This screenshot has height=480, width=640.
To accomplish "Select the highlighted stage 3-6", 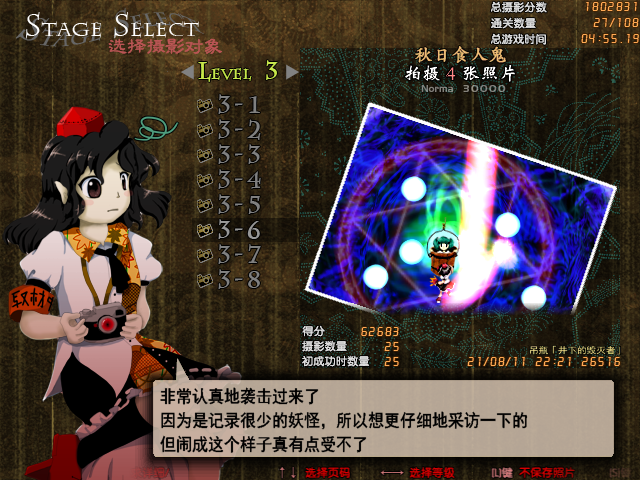I will tap(237, 230).
